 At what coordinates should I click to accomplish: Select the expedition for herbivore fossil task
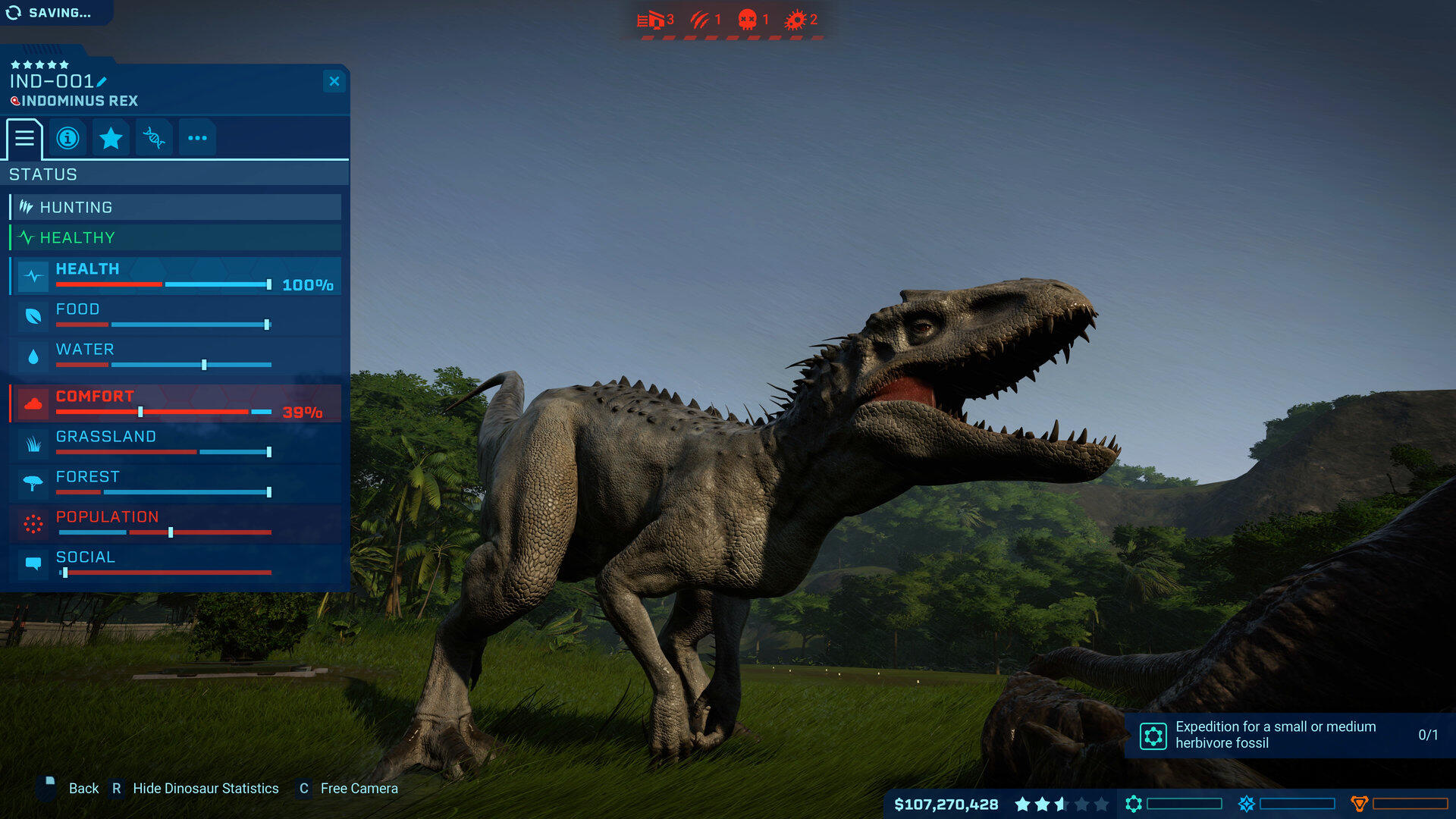(x=1289, y=734)
